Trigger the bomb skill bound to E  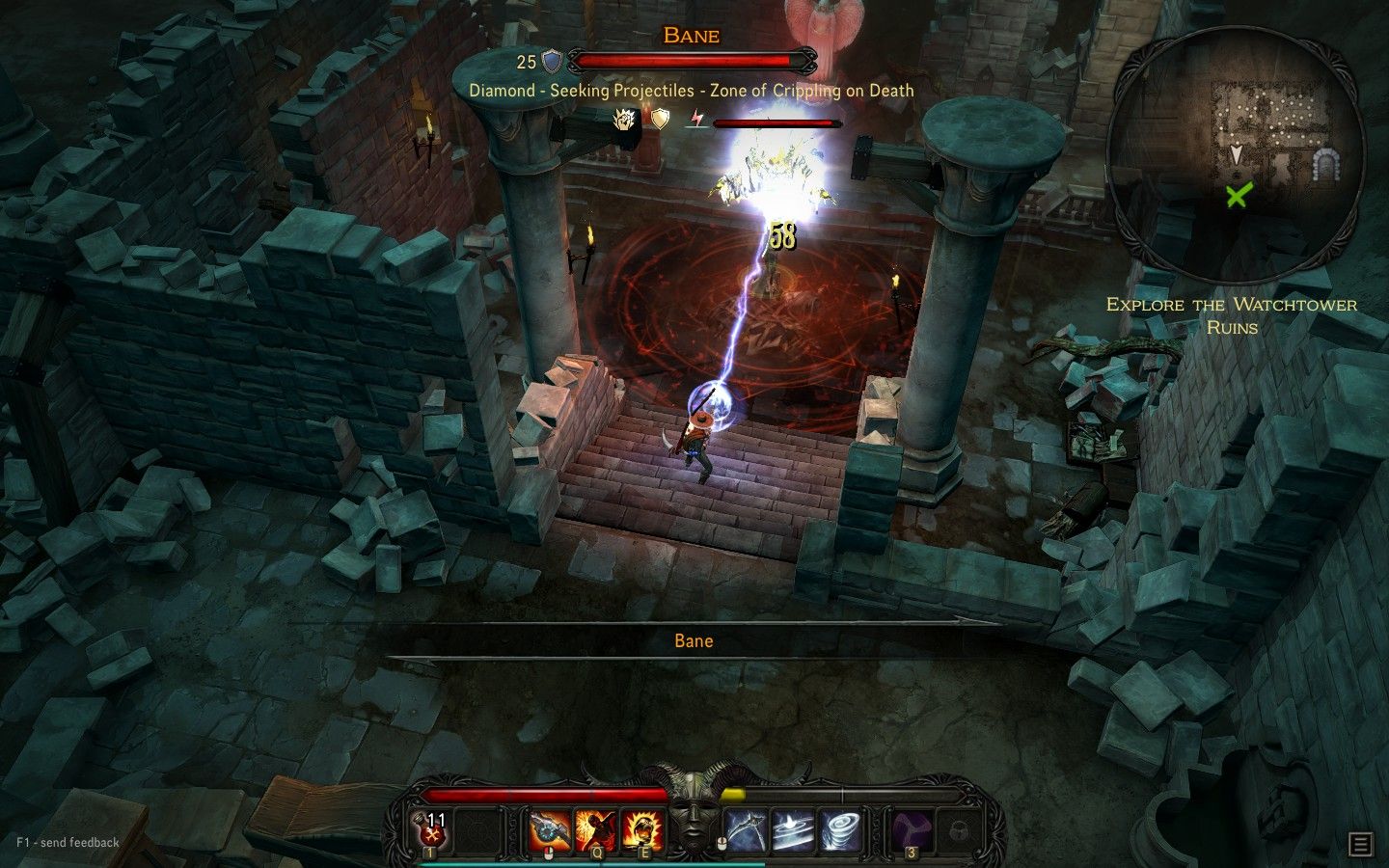pyautogui.click(x=641, y=827)
